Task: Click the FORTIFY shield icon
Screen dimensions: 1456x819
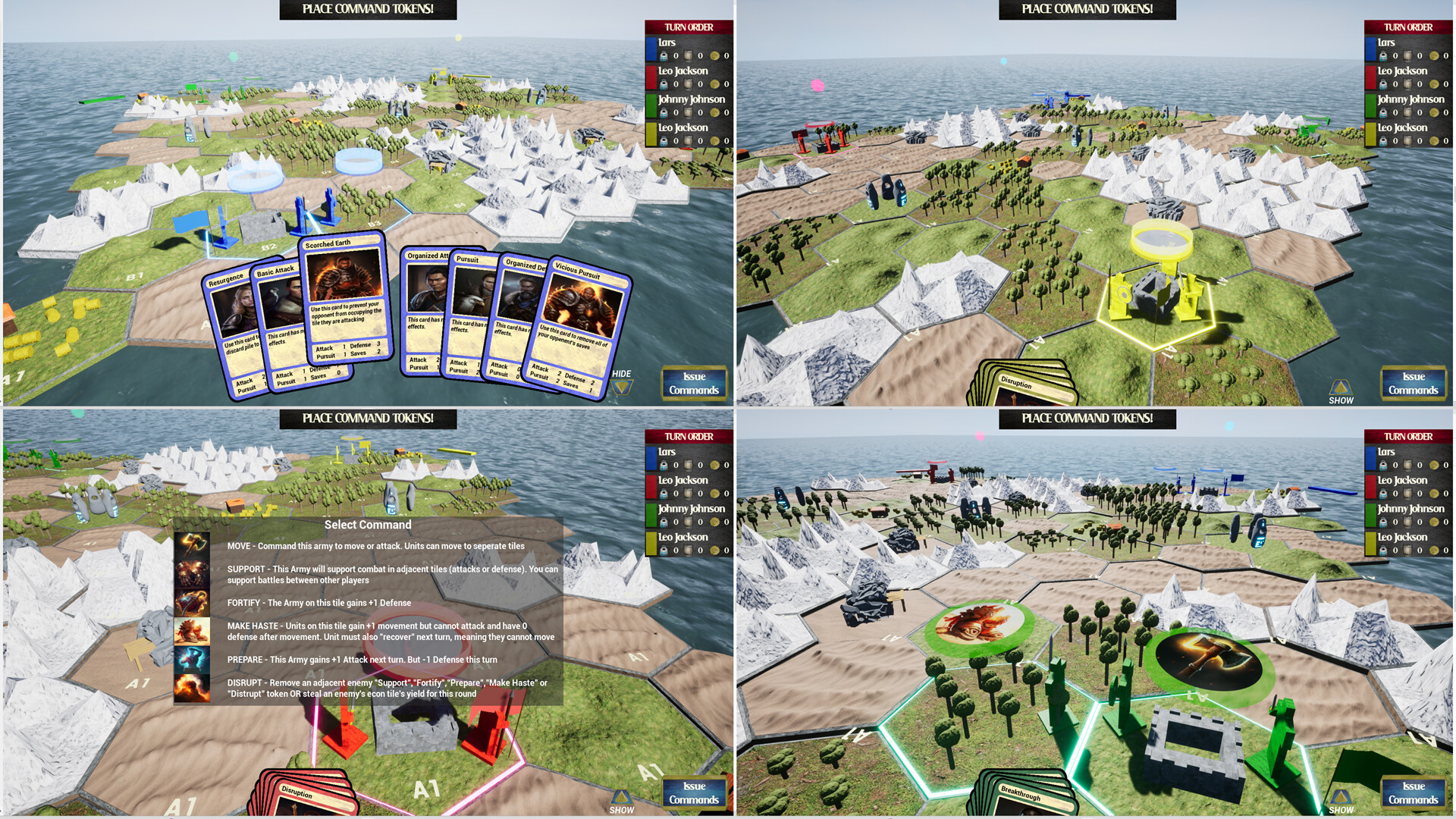Action: [x=193, y=602]
